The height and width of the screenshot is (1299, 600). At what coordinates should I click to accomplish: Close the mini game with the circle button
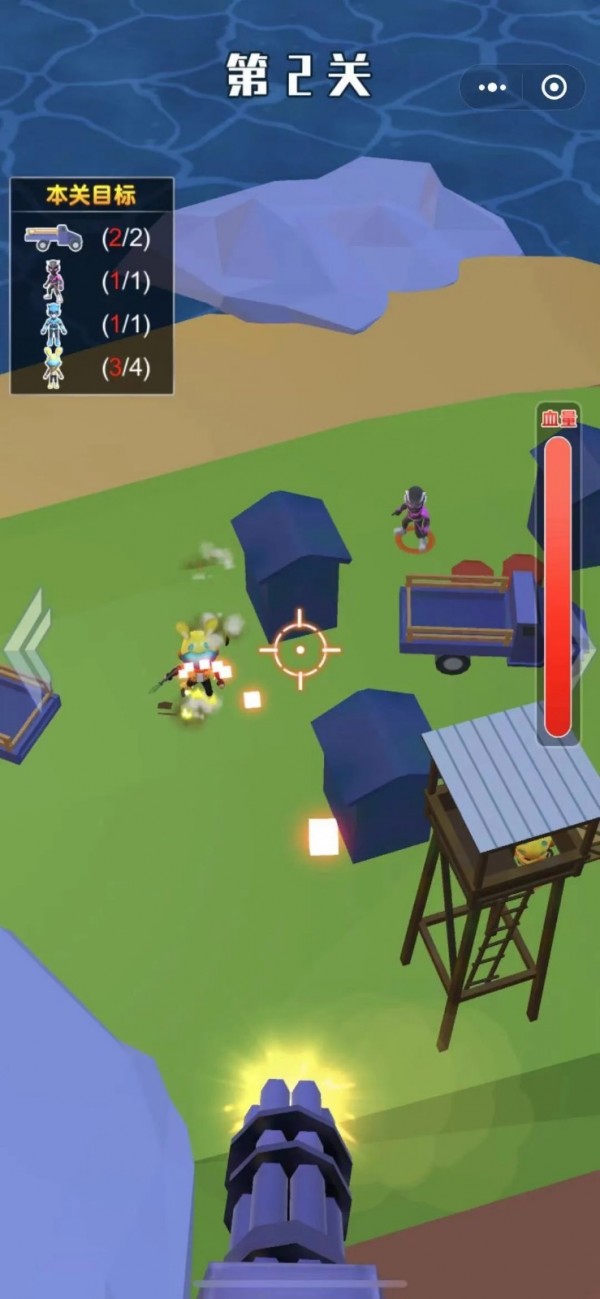point(553,88)
